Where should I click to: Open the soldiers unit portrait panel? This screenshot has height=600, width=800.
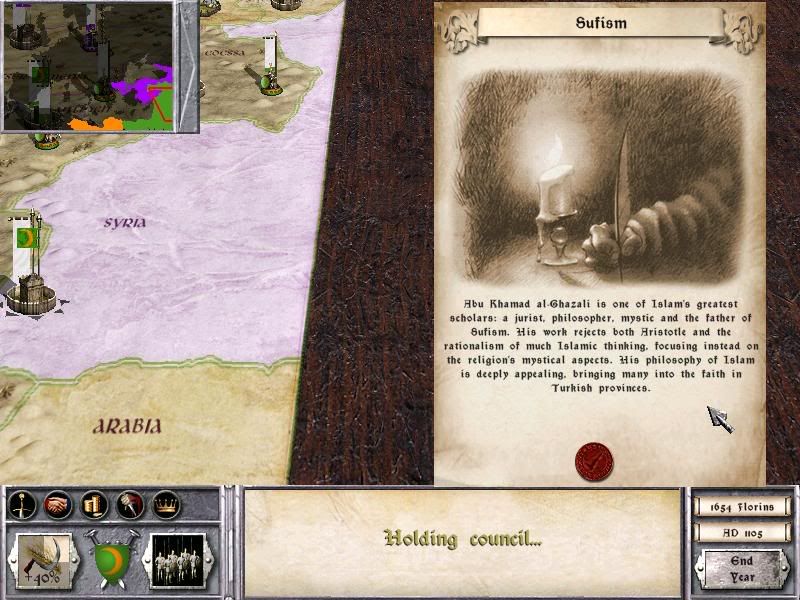click(177, 560)
